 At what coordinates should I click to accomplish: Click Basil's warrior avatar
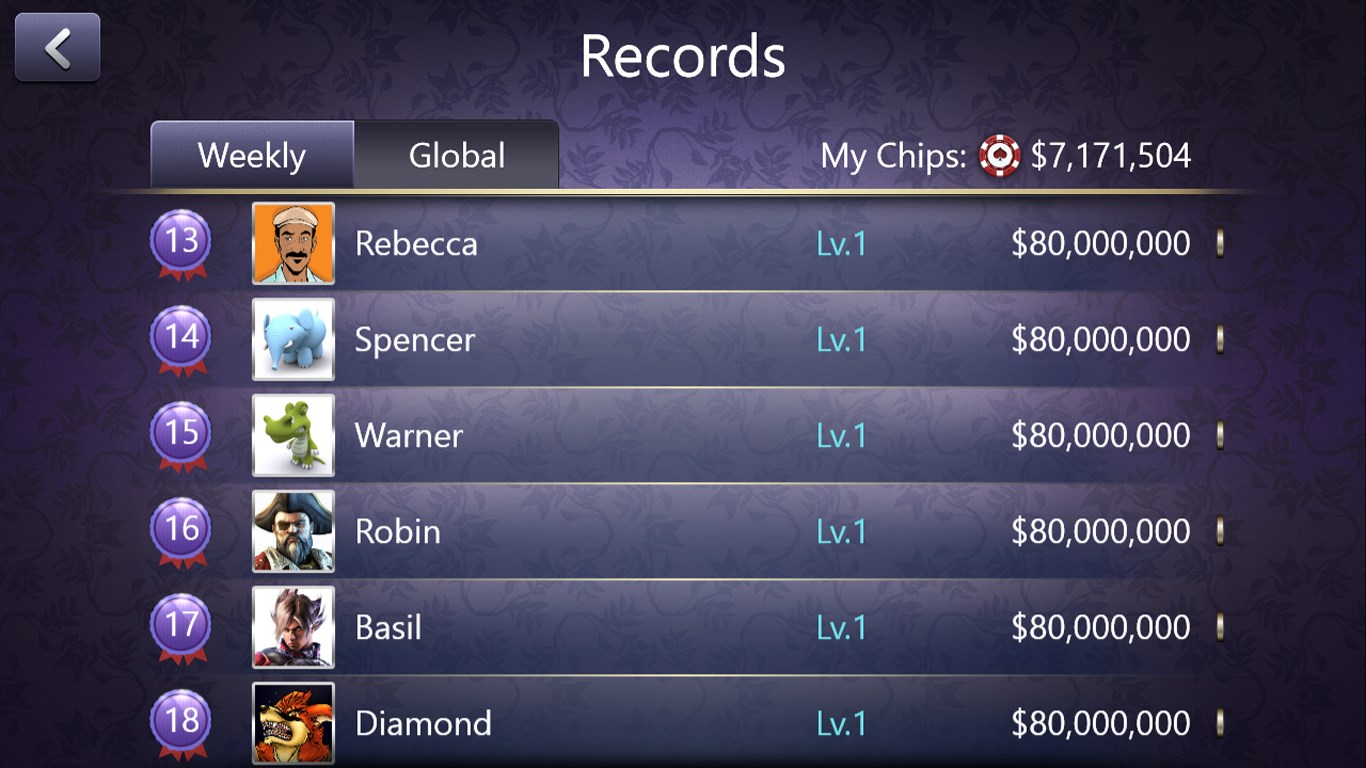tap(292, 627)
